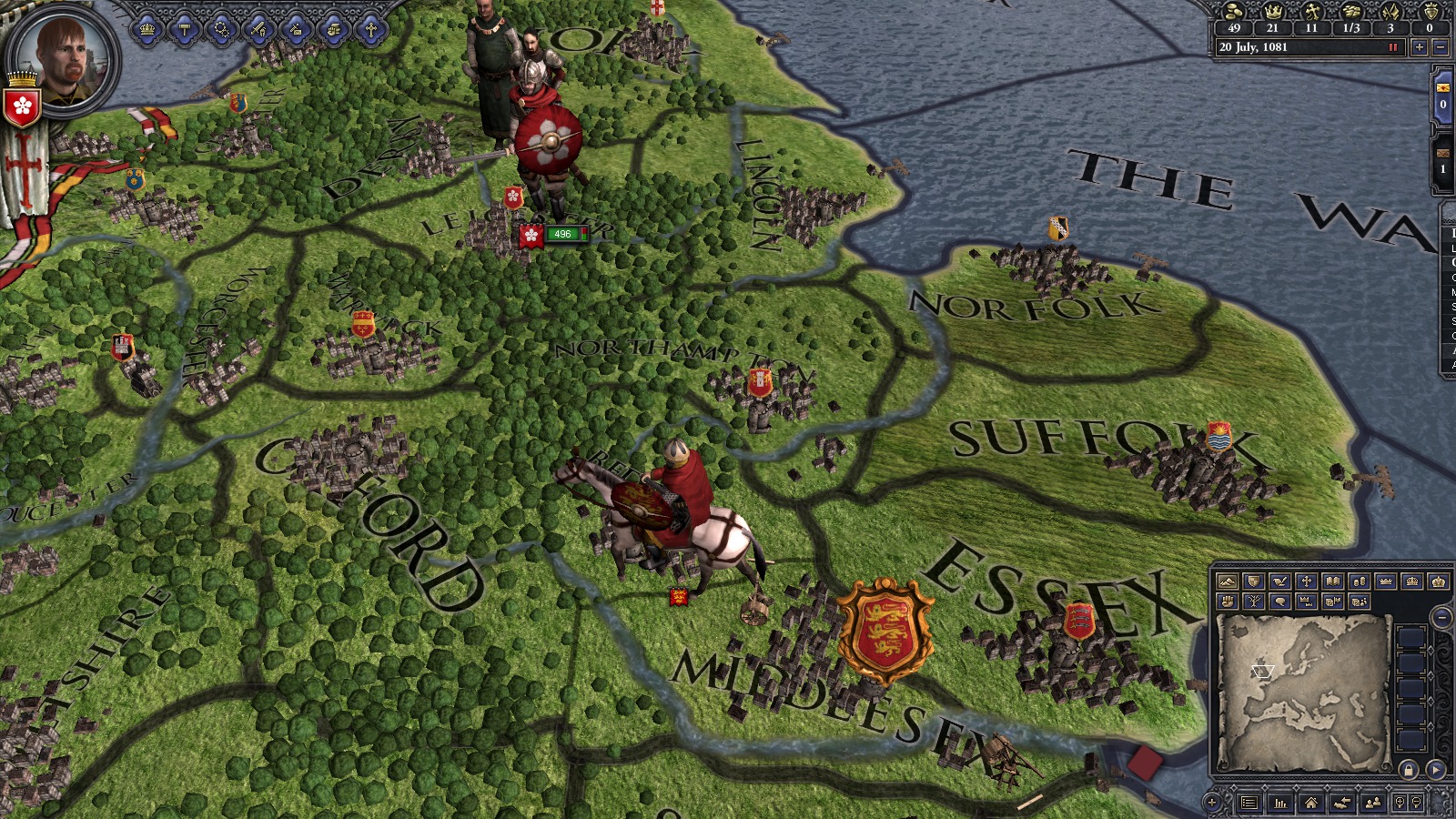Collapse the outliner with the minus button
1456x819 pixels.
(x=1441, y=618)
